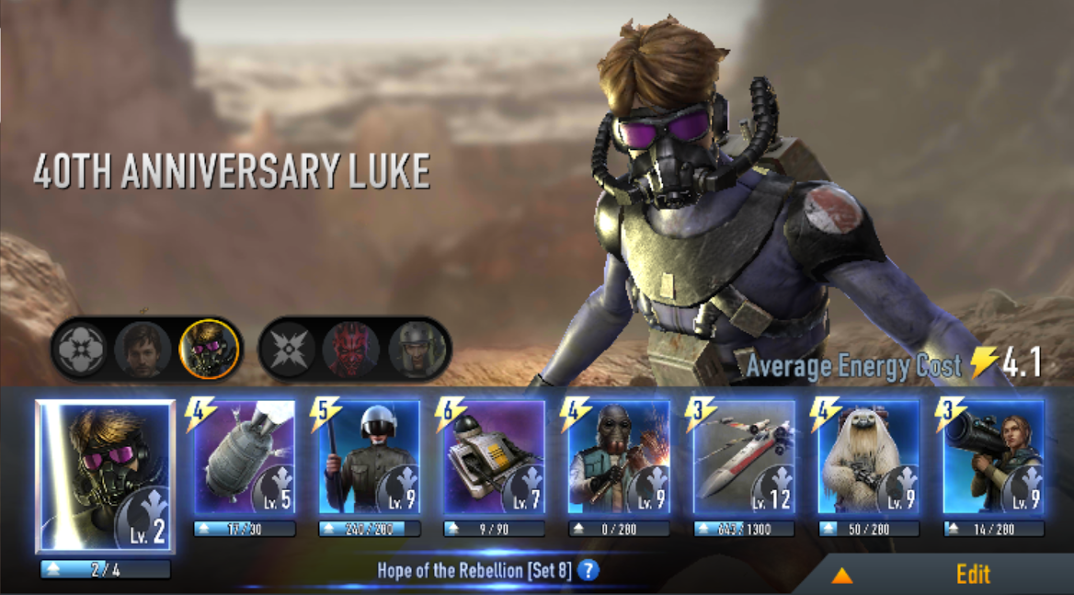Choose the helmeted rebel soldier card
Image resolution: width=1074 pixels, height=595 pixels.
(x=370, y=458)
